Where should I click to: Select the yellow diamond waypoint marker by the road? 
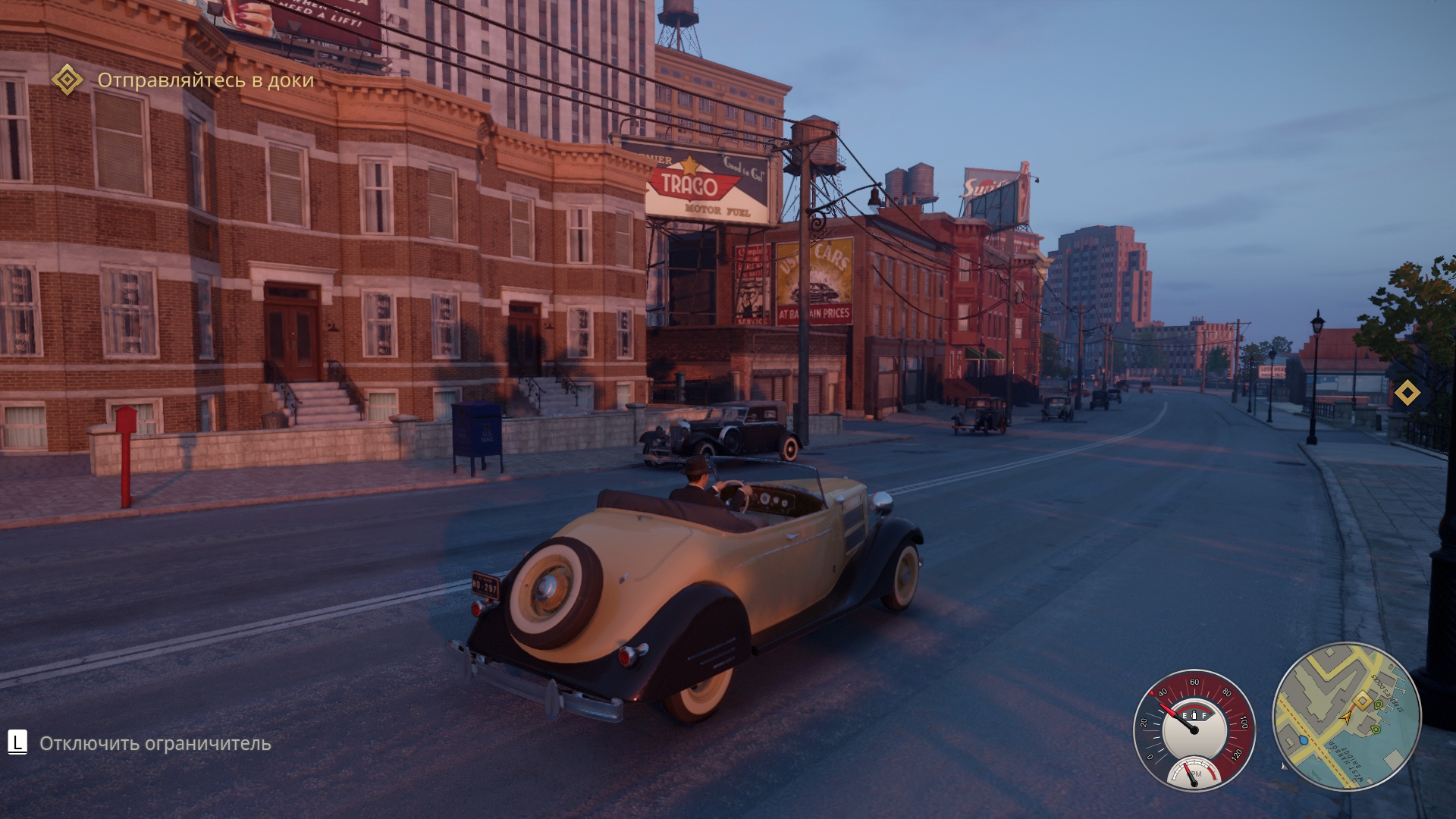(x=1407, y=393)
